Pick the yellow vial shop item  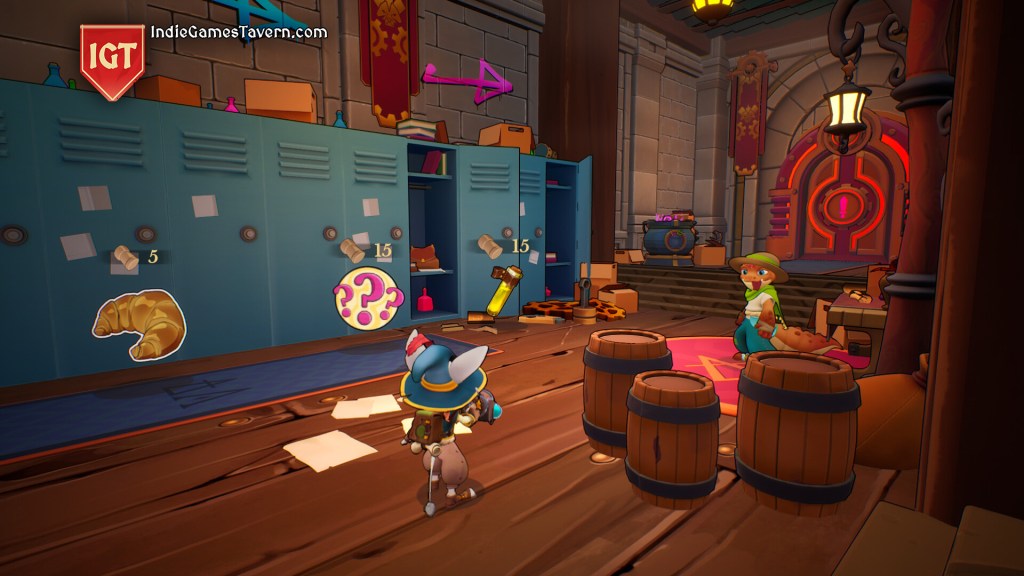[x=502, y=289]
